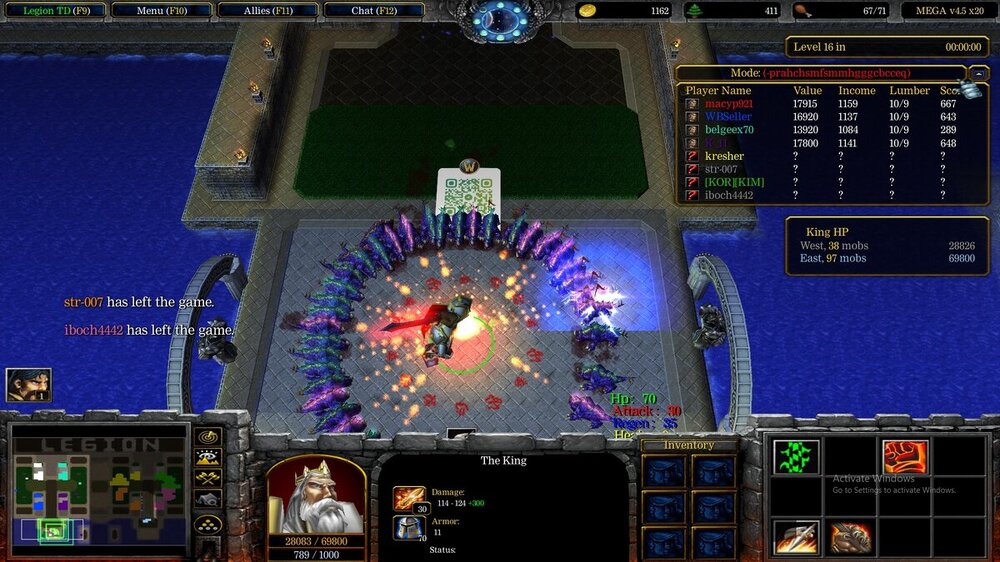The height and width of the screenshot is (562, 1000).
Task: Toggle minimap creep camps display button
Action: [208, 500]
